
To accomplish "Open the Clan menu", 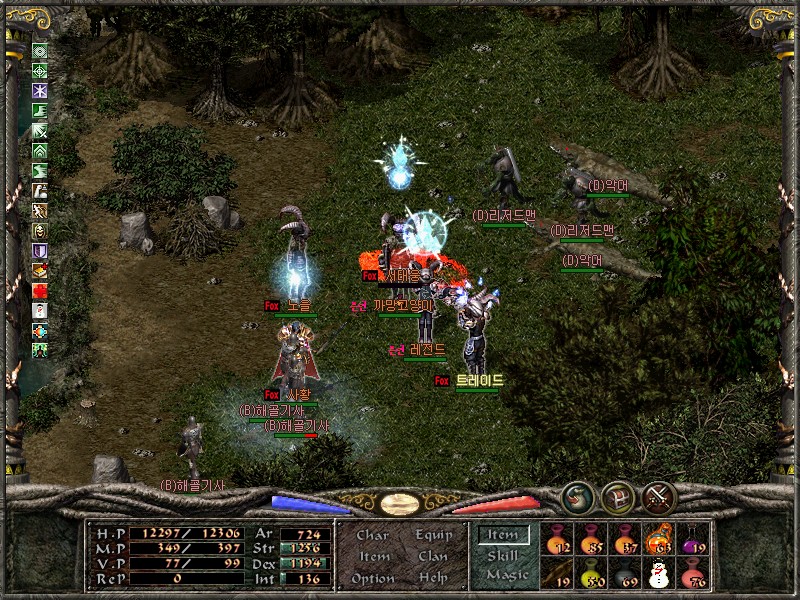I will point(433,556).
